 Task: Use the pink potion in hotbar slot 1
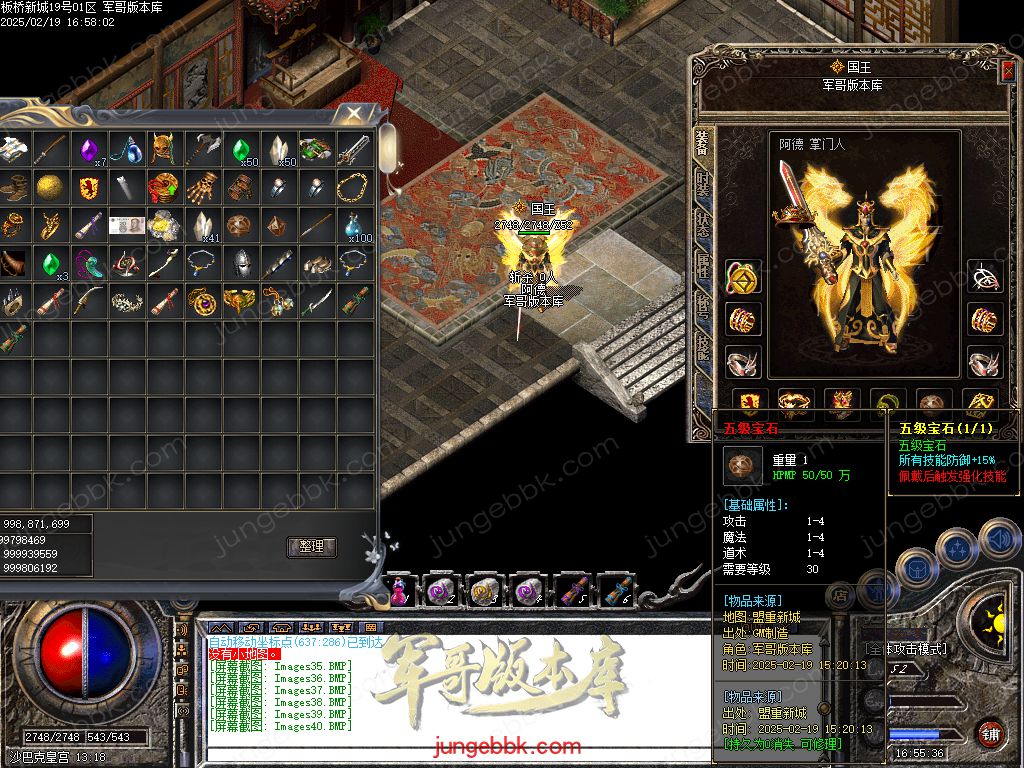tap(400, 591)
